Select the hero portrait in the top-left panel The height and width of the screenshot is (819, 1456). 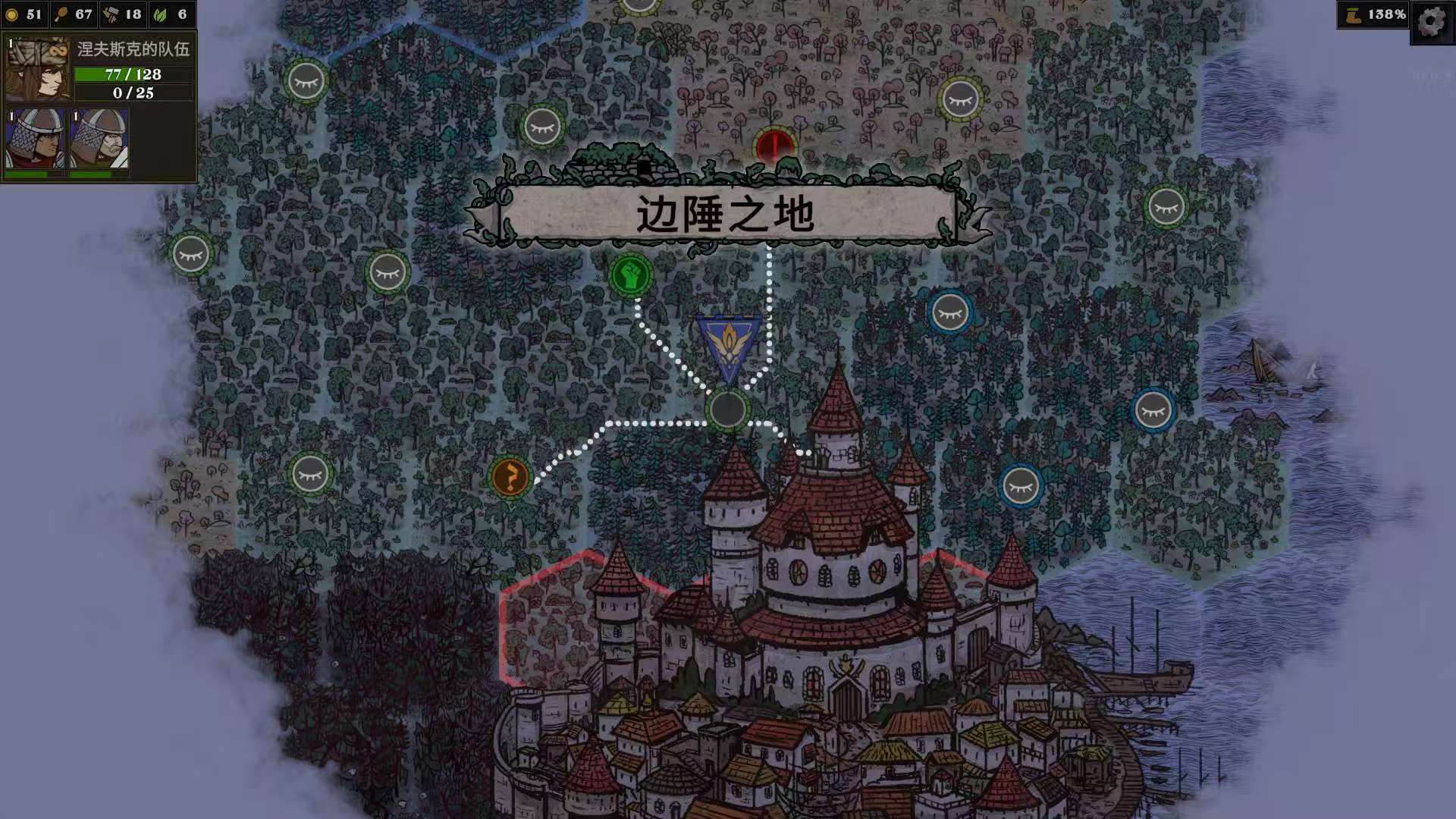pos(36,68)
